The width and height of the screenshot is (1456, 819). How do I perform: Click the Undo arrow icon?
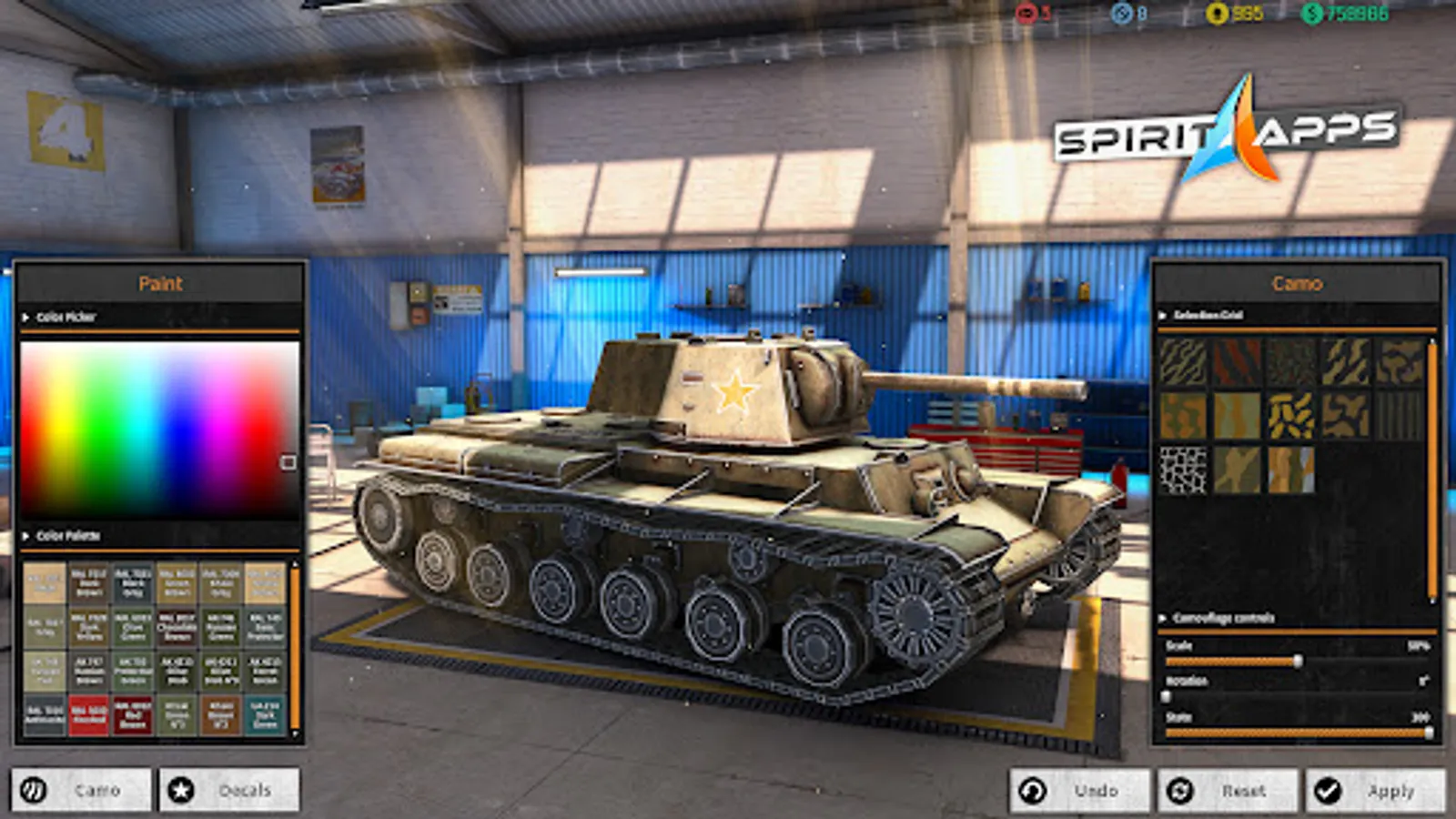click(1033, 790)
